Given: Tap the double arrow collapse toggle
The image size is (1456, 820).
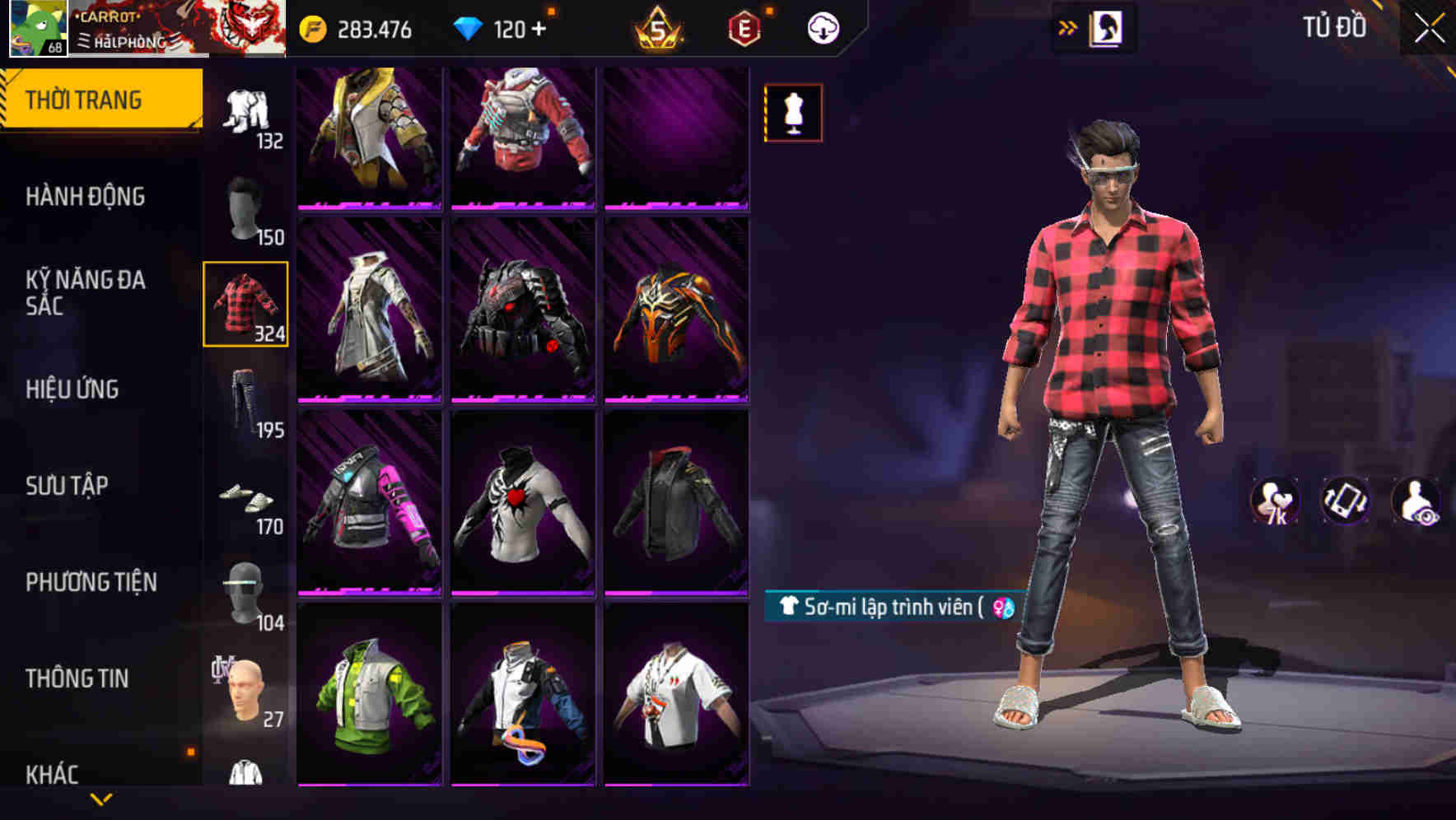Looking at the screenshot, I should (1066, 27).
